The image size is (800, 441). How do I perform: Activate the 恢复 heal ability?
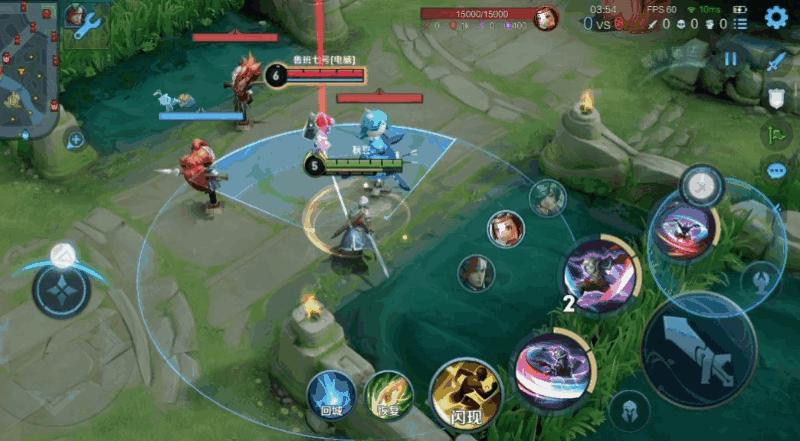388,395
